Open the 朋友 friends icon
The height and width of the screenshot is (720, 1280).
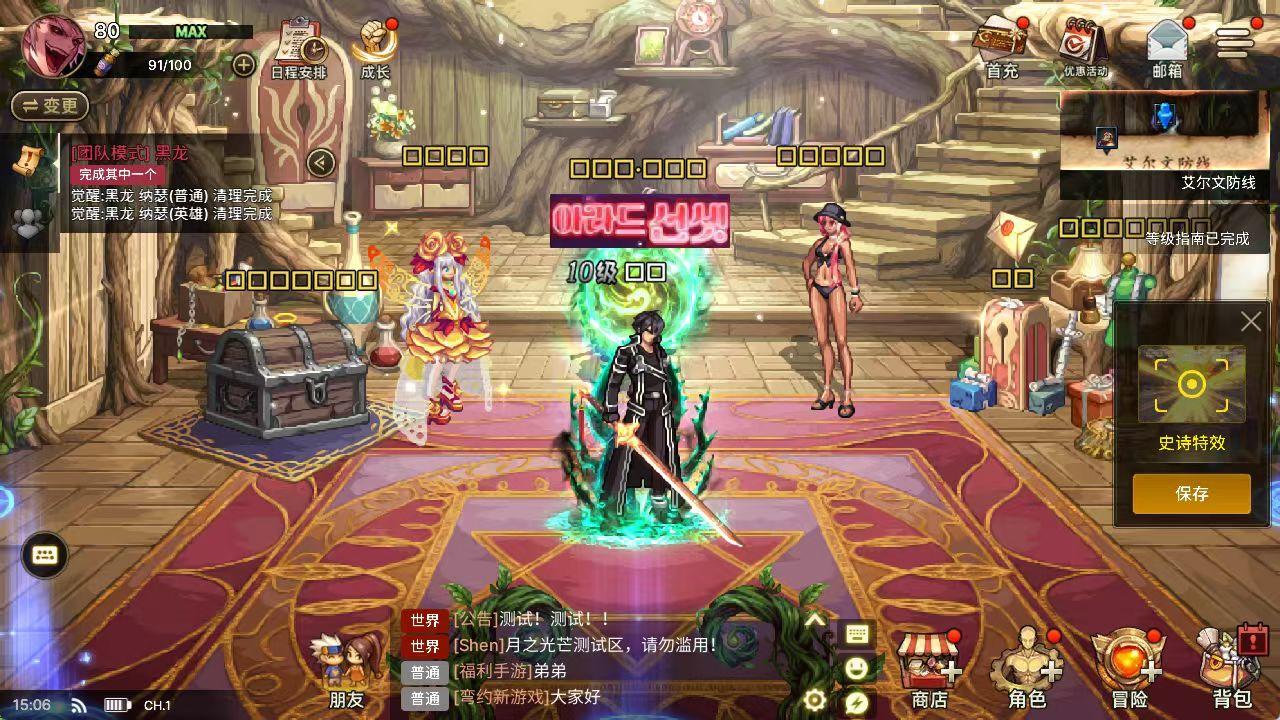click(x=346, y=660)
